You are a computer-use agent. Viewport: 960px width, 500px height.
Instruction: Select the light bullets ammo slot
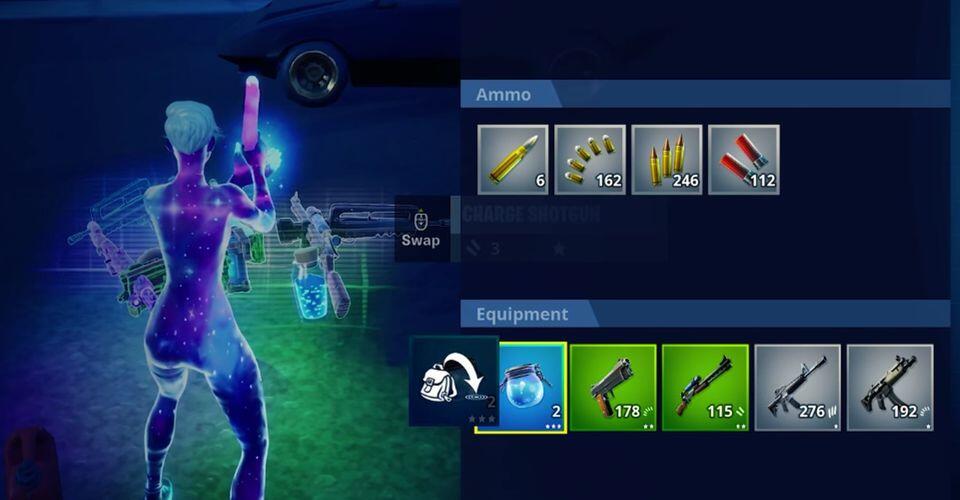[x=590, y=159]
